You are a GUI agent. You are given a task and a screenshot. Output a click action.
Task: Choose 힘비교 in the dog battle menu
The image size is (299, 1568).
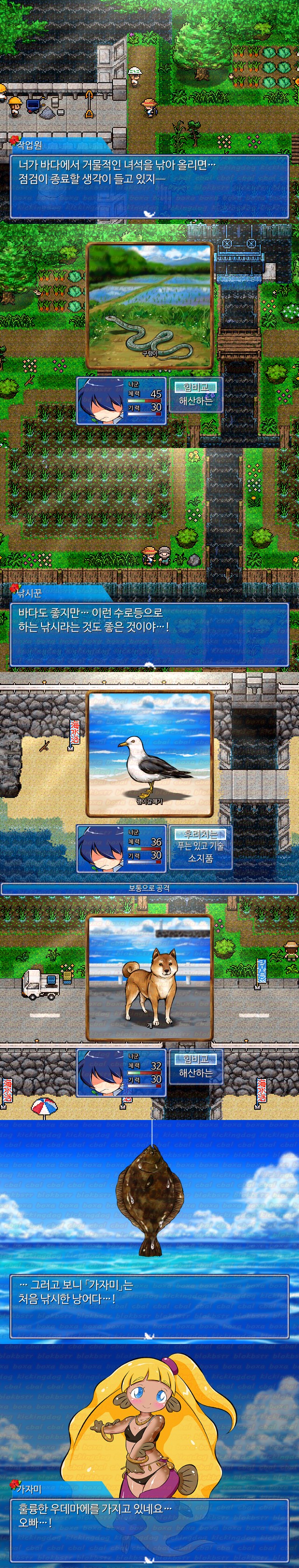click(x=195, y=1060)
